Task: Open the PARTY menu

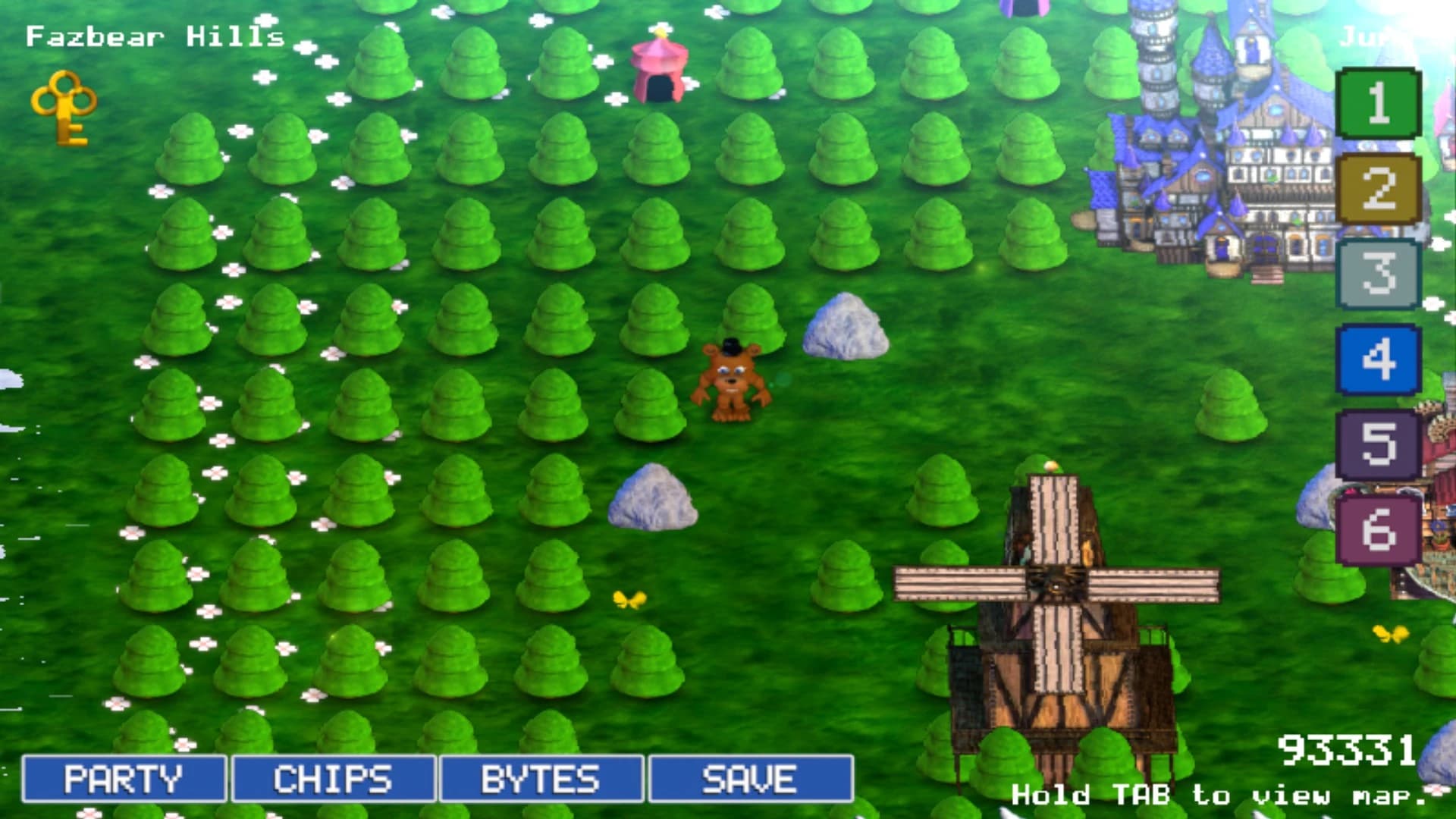Action: click(x=124, y=778)
